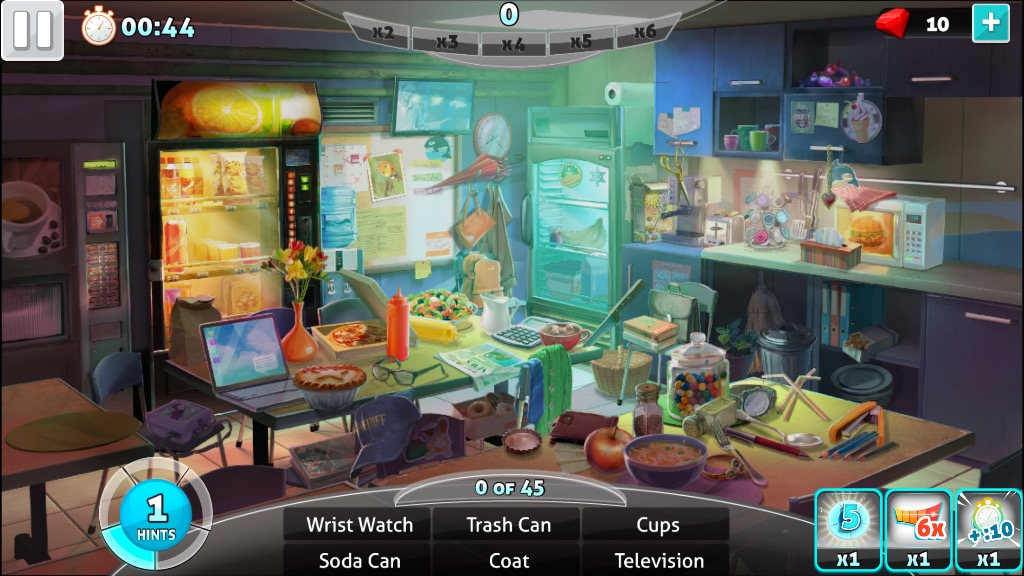The width and height of the screenshot is (1024, 576).
Task: Select Coat in the item list
Action: pos(509,560)
